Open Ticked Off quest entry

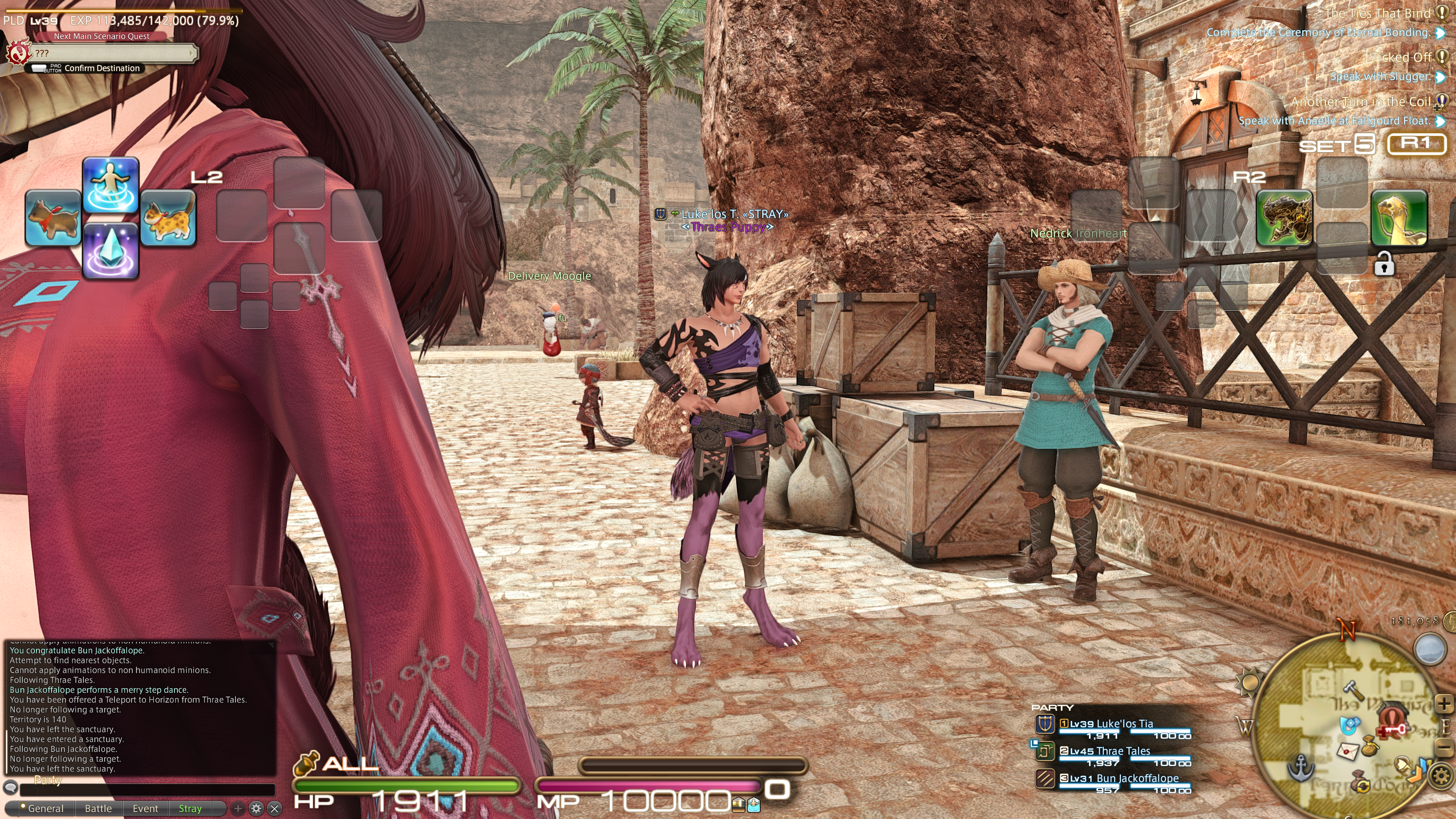tap(1401, 58)
